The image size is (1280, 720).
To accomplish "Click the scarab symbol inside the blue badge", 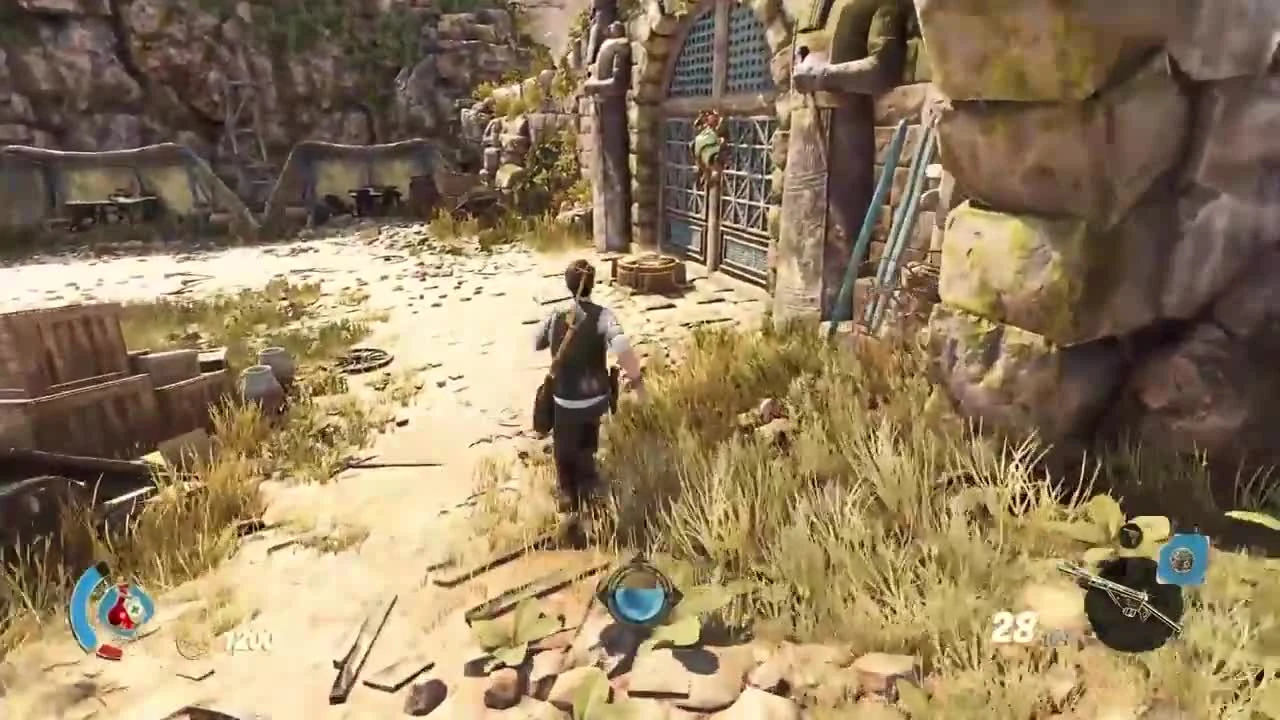I will click(1183, 560).
